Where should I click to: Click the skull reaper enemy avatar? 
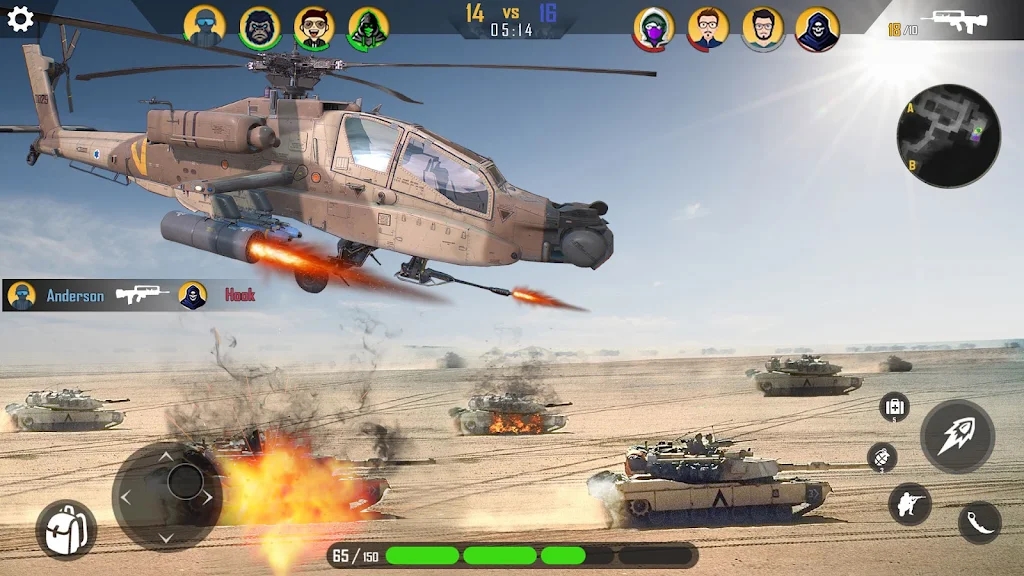817,29
